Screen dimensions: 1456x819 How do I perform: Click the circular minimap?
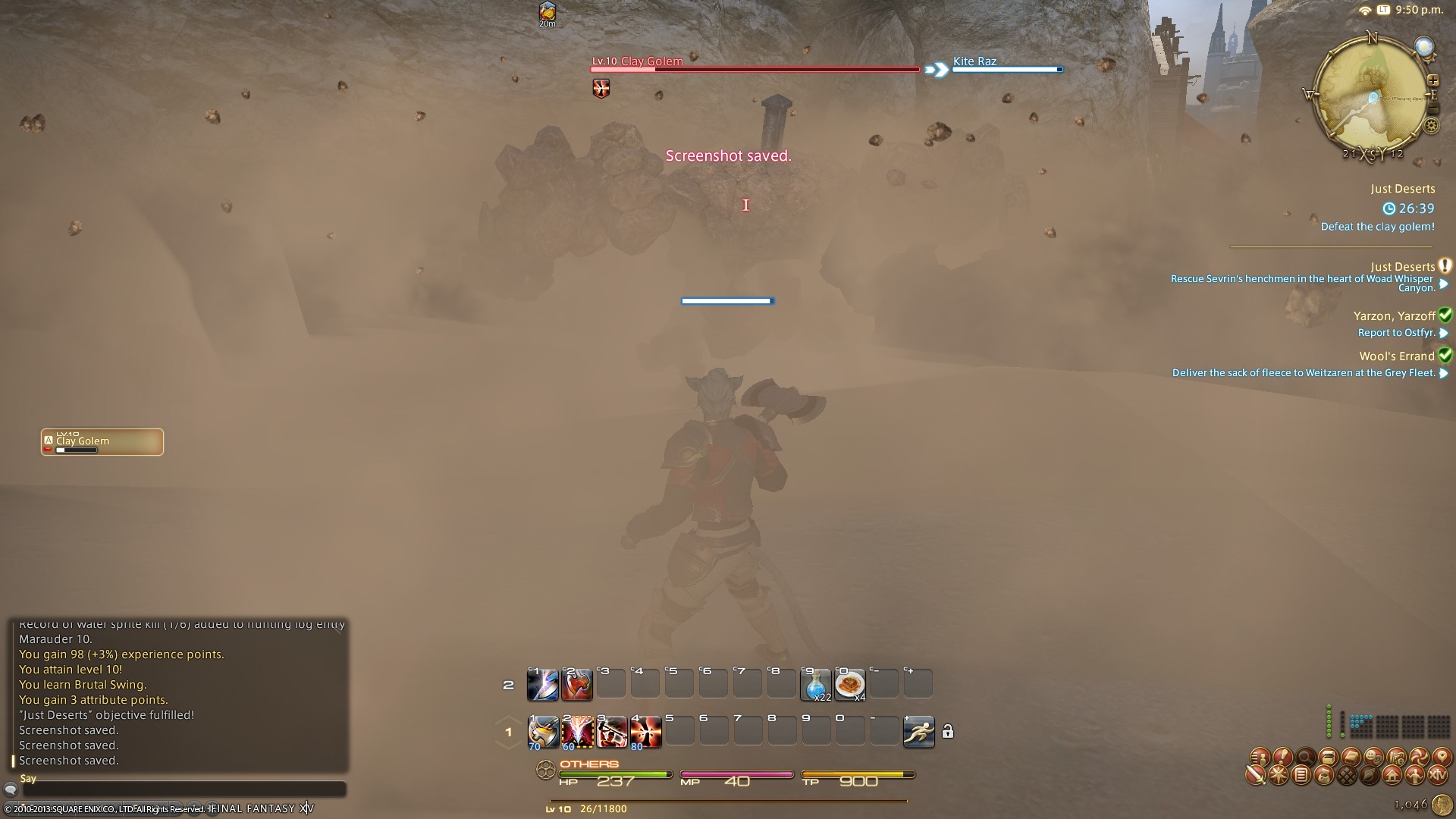pyautogui.click(x=1371, y=96)
